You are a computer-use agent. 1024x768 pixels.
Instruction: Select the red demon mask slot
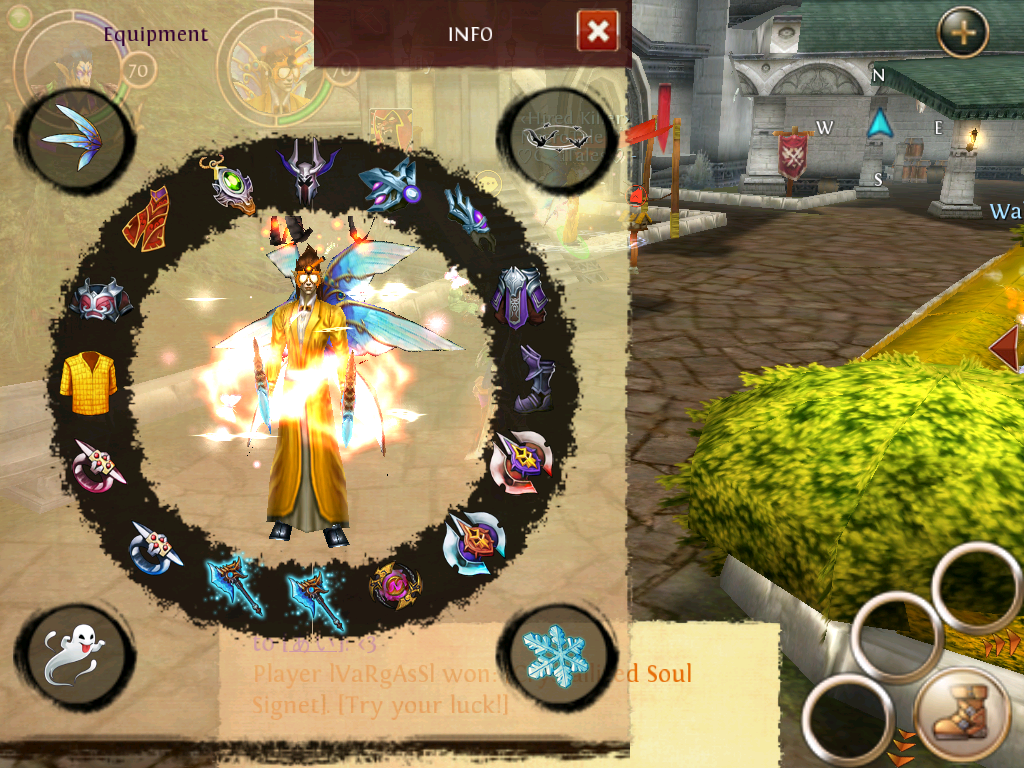tap(101, 299)
